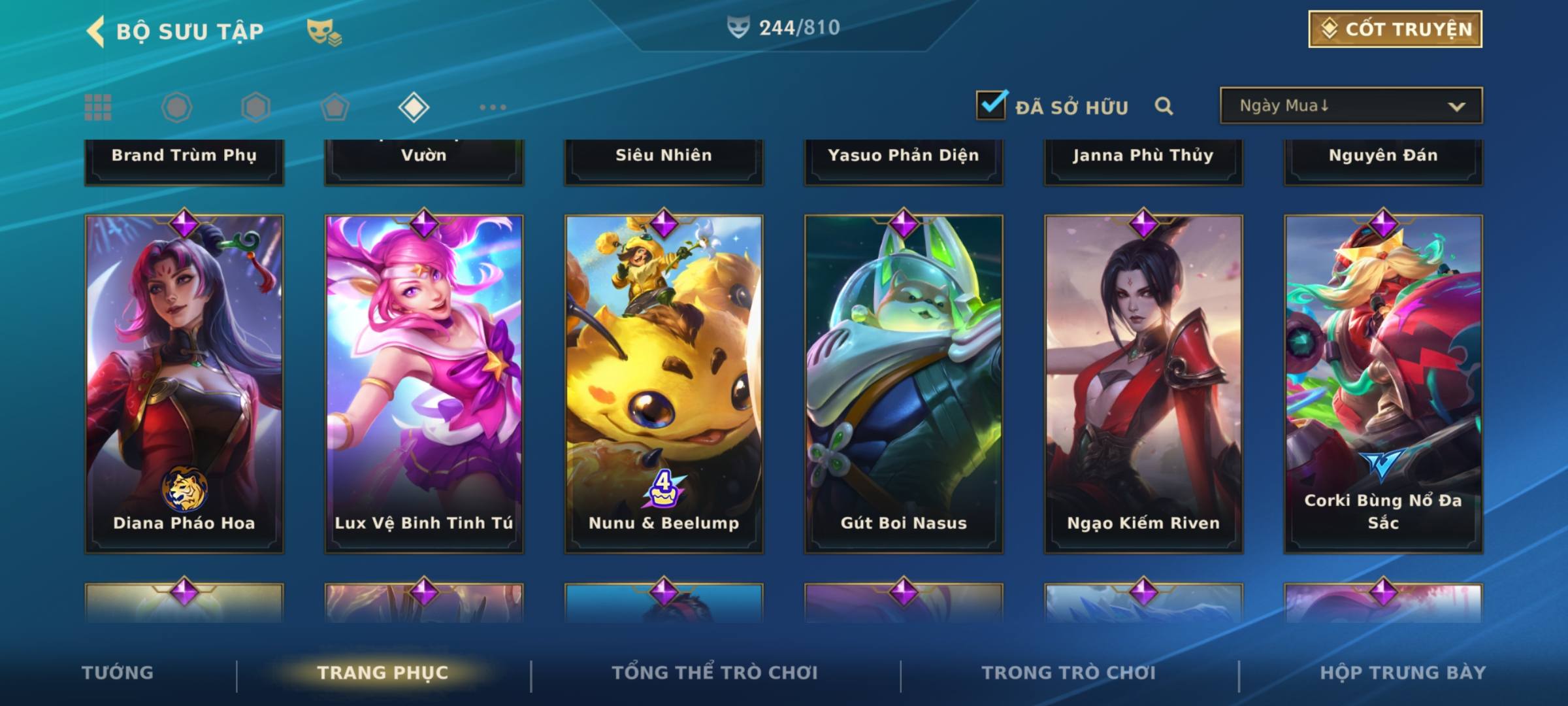Screen dimensions: 1568x706
Task: Toggle the Đã Sở Hữu checkbox
Action: [x=991, y=105]
